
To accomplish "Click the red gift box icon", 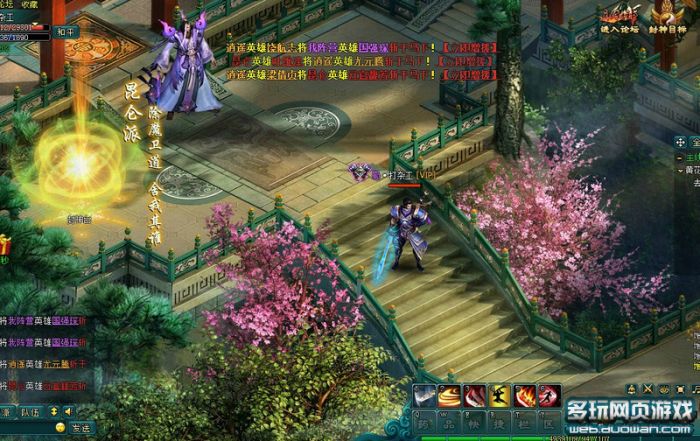I will 4,246.
